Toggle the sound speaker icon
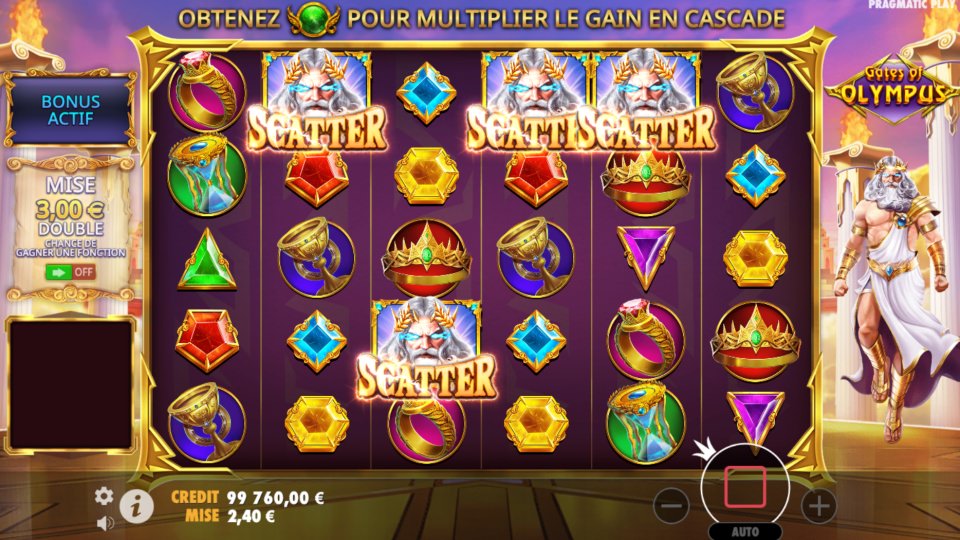 click(x=104, y=522)
